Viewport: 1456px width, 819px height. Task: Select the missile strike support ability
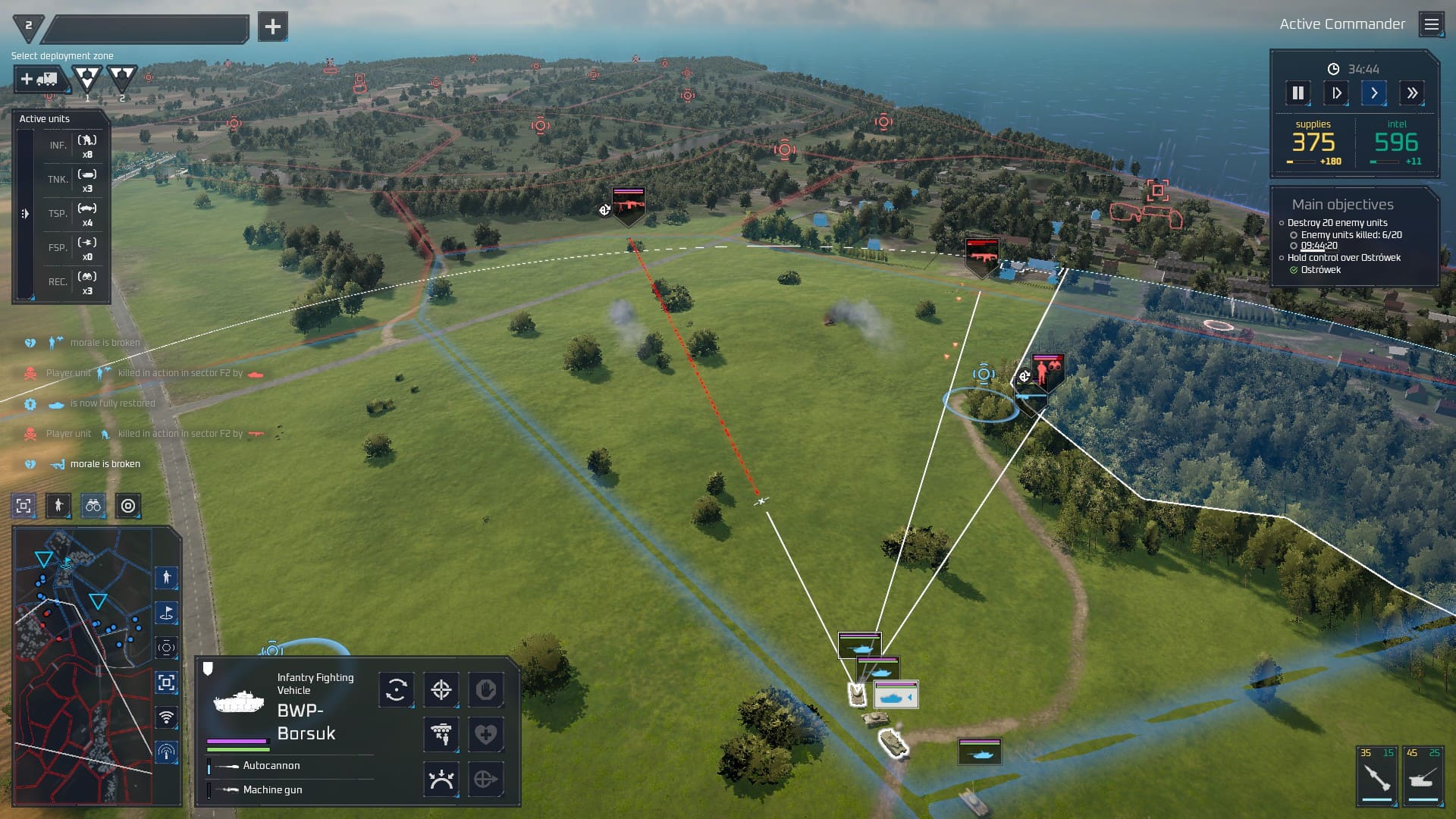tap(1376, 777)
